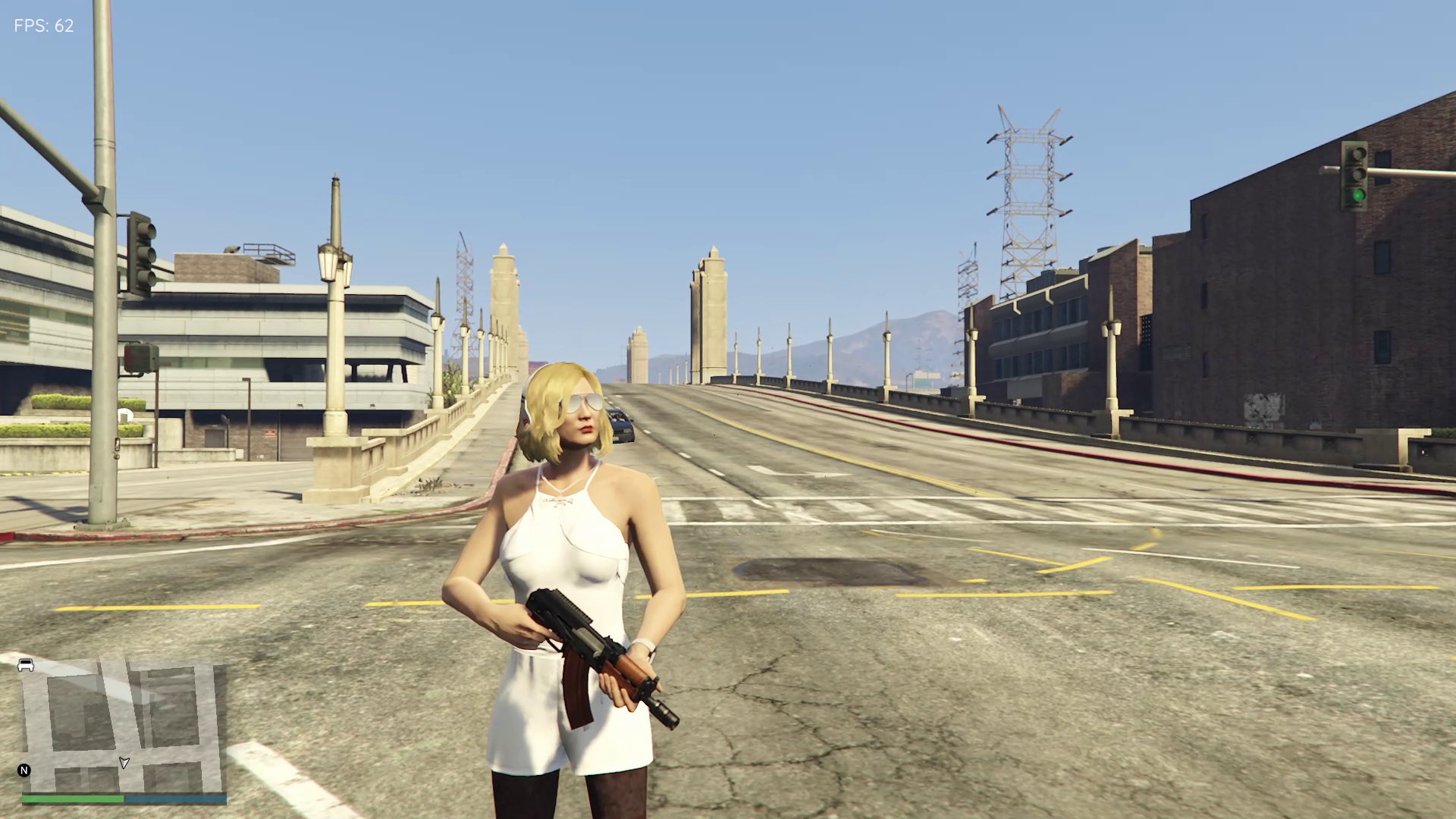Viewport: 1456px width, 819px height.
Task: Select the player arrow on the minimap
Action: (124, 762)
